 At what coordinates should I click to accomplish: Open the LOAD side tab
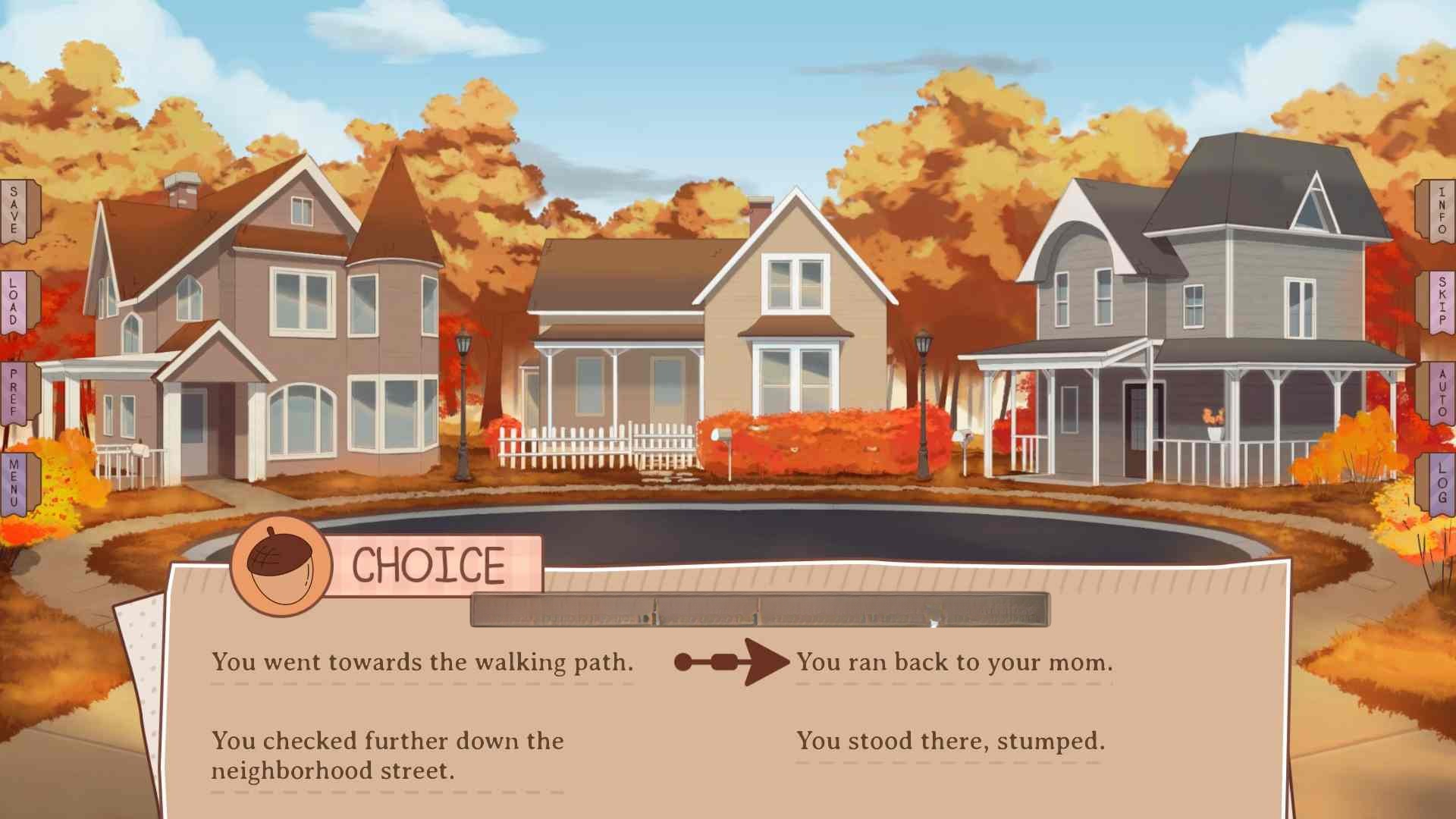15,302
